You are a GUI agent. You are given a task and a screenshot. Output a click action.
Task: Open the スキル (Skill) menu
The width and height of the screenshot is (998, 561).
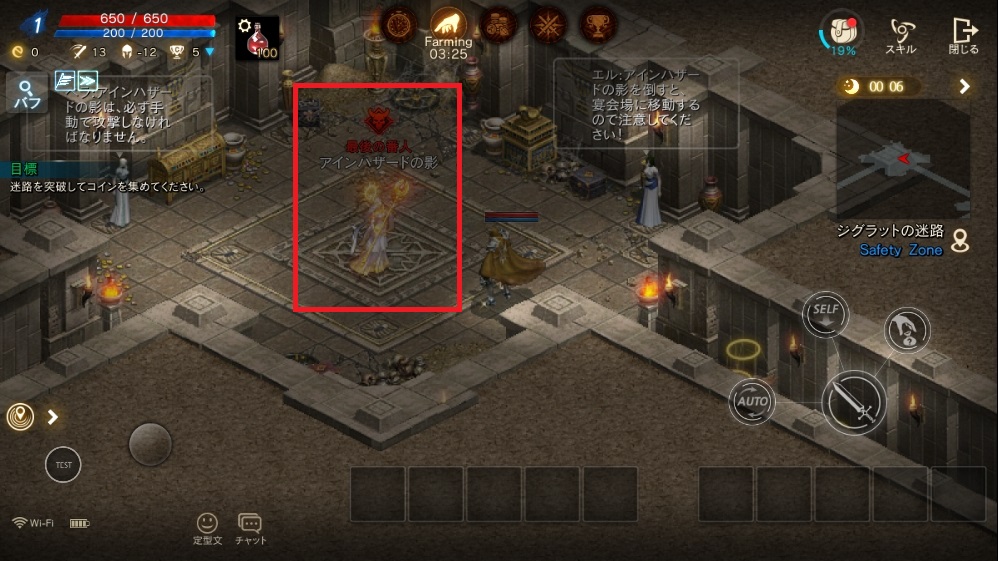tap(901, 36)
